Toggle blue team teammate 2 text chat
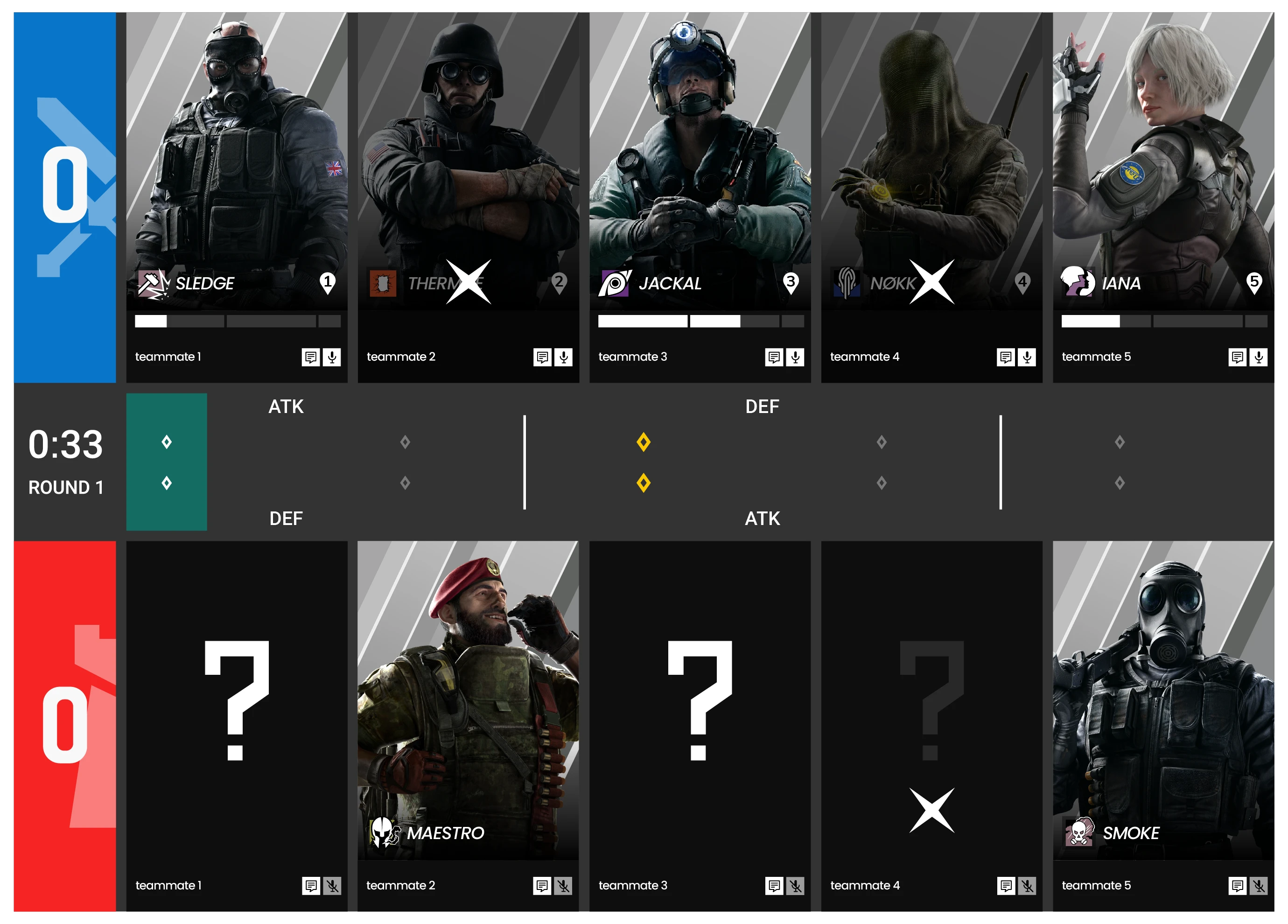Image resolution: width=1288 pixels, height=924 pixels. point(542,357)
